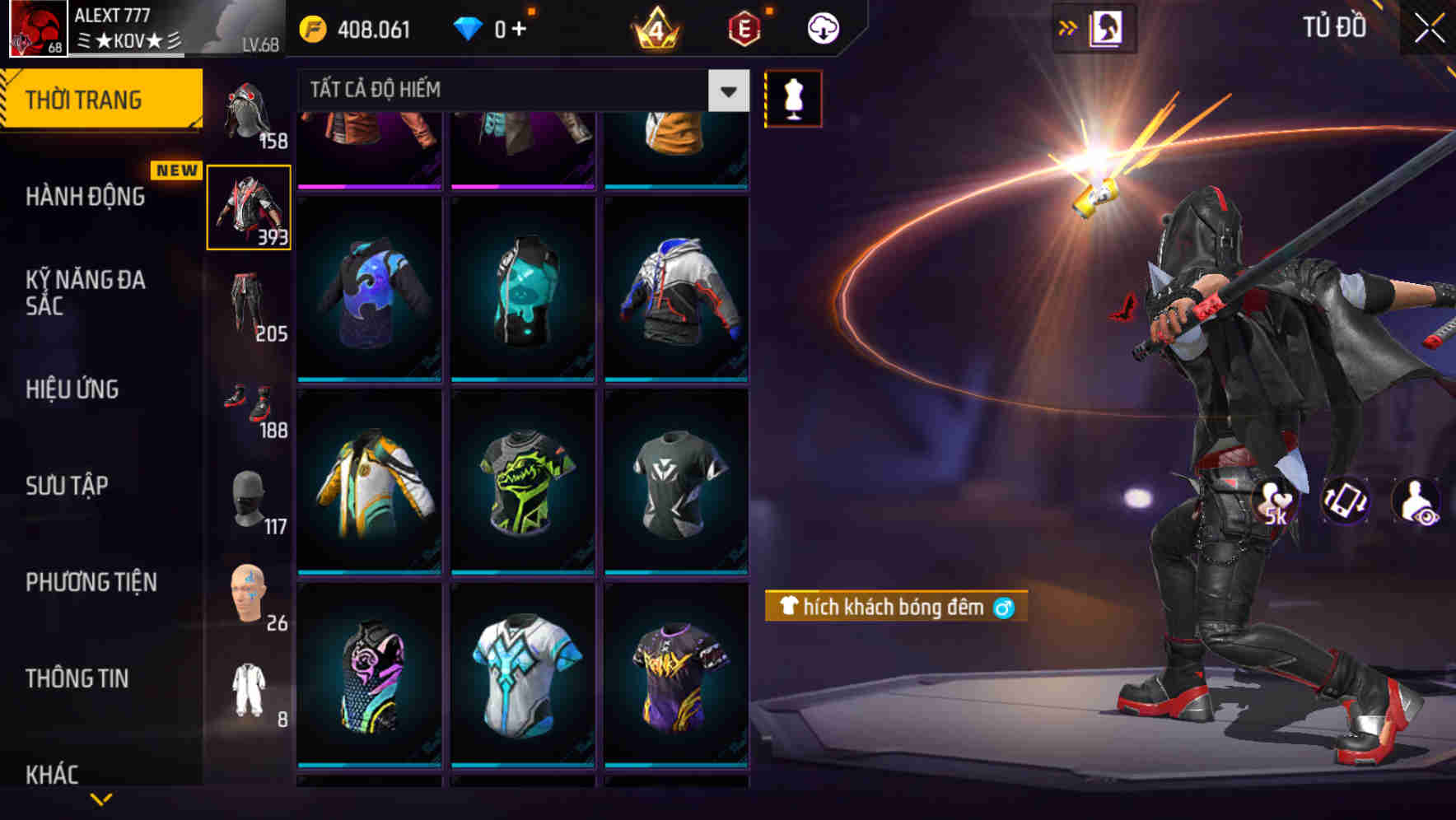The width and height of the screenshot is (1456, 820).
Task: Open the rarity filter mannequin preview icon
Action: point(793,97)
